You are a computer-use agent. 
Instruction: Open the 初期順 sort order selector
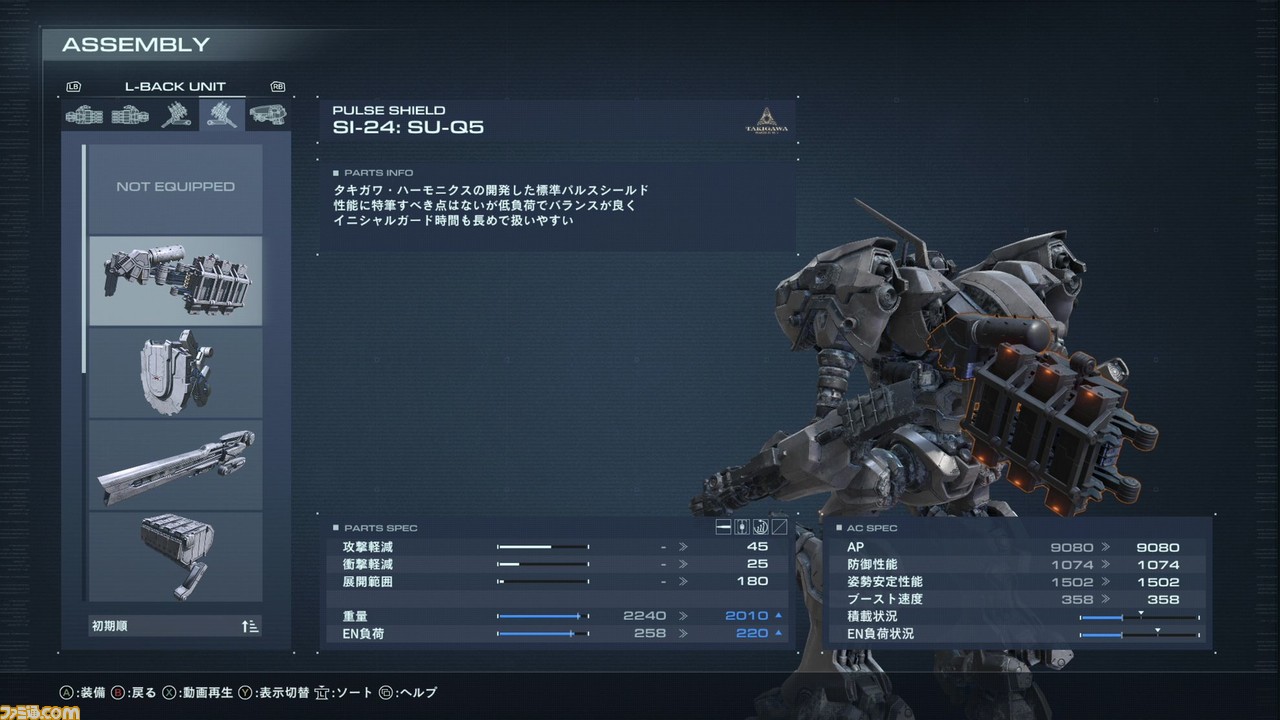click(175, 627)
